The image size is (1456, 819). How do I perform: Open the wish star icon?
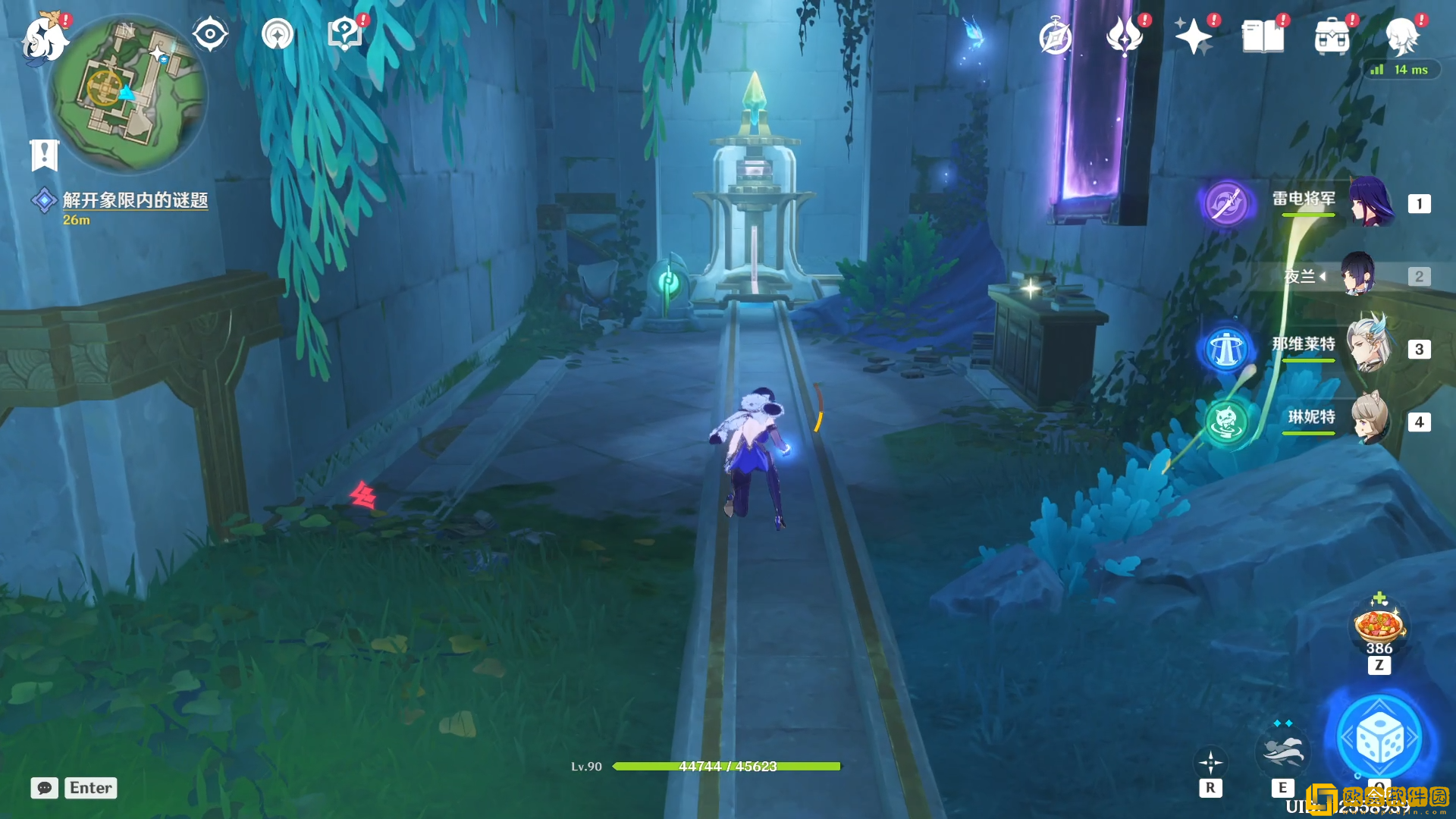click(1193, 36)
